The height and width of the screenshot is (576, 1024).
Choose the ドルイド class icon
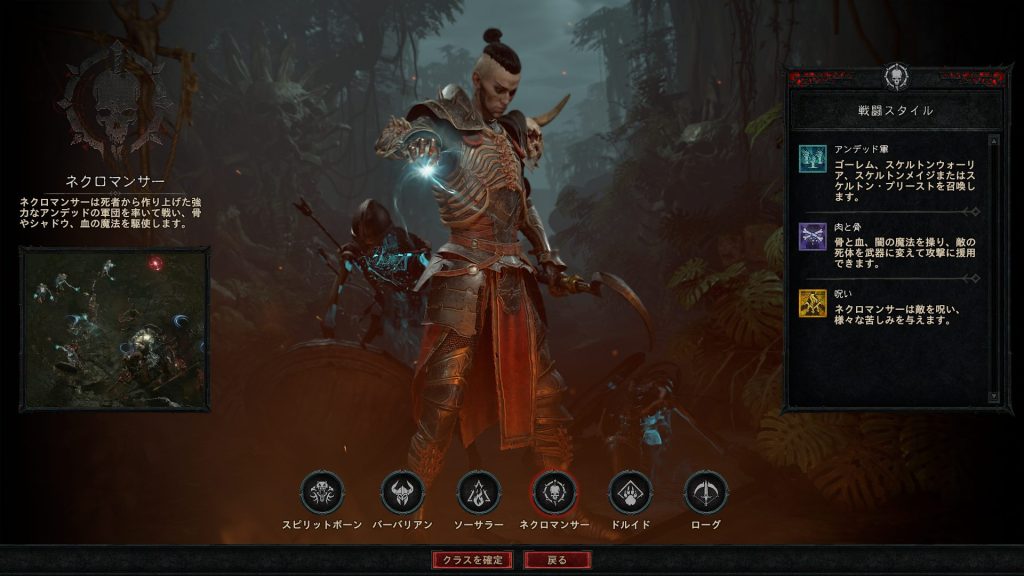pyautogui.click(x=630, y=493)
